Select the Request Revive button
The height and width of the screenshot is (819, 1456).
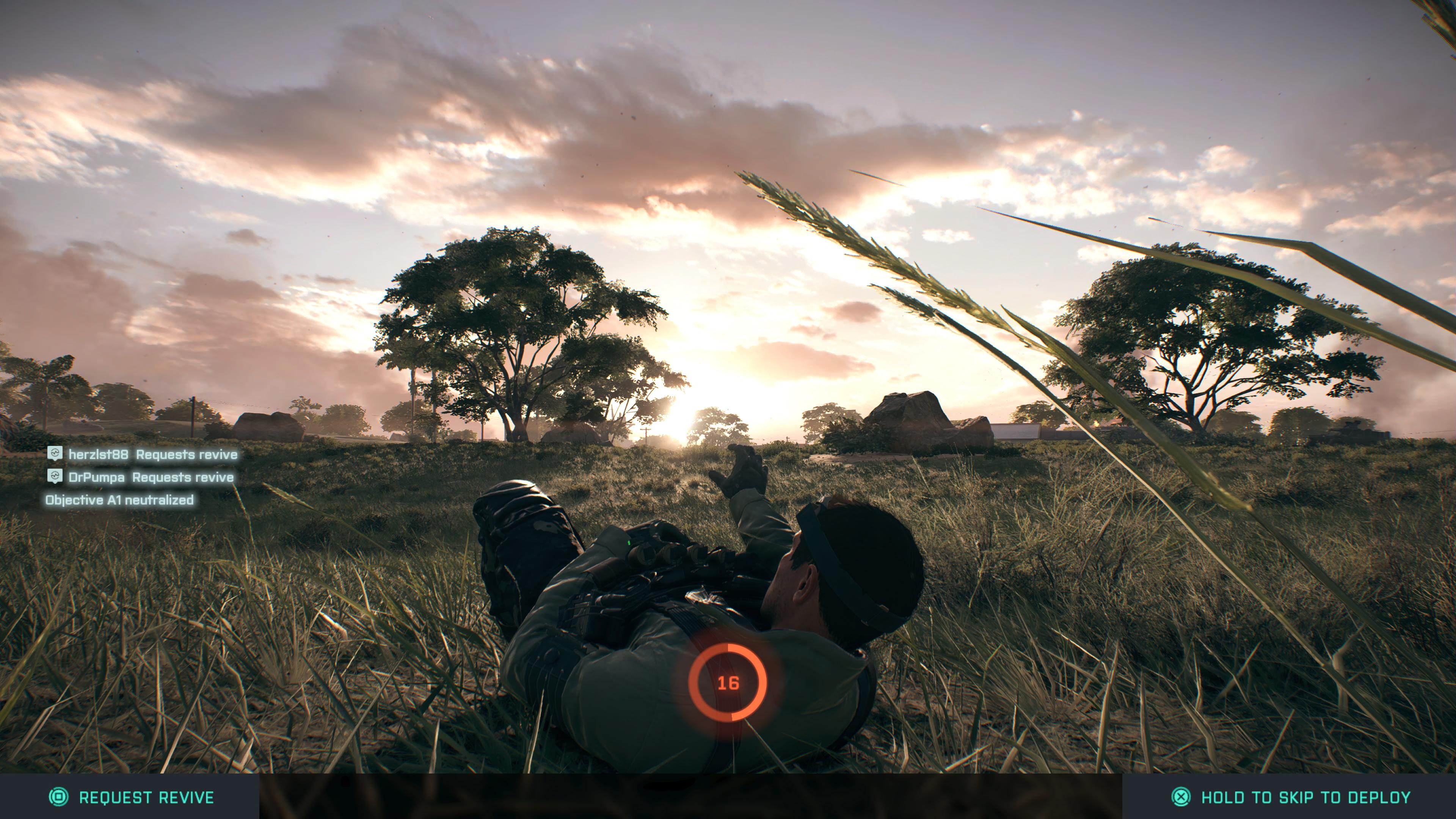131,797
